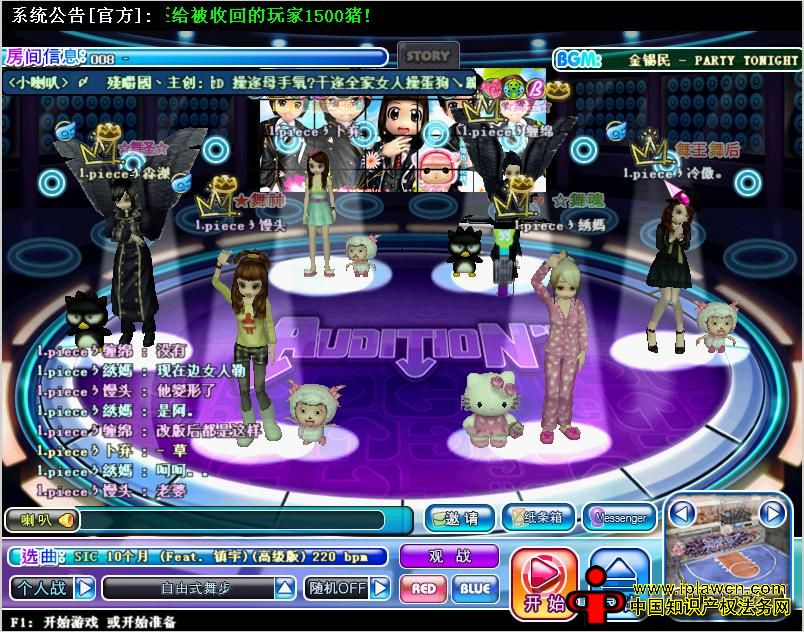
Task: Toggle the 随机OFF random setting arrow
Action: tap(380, 588)
